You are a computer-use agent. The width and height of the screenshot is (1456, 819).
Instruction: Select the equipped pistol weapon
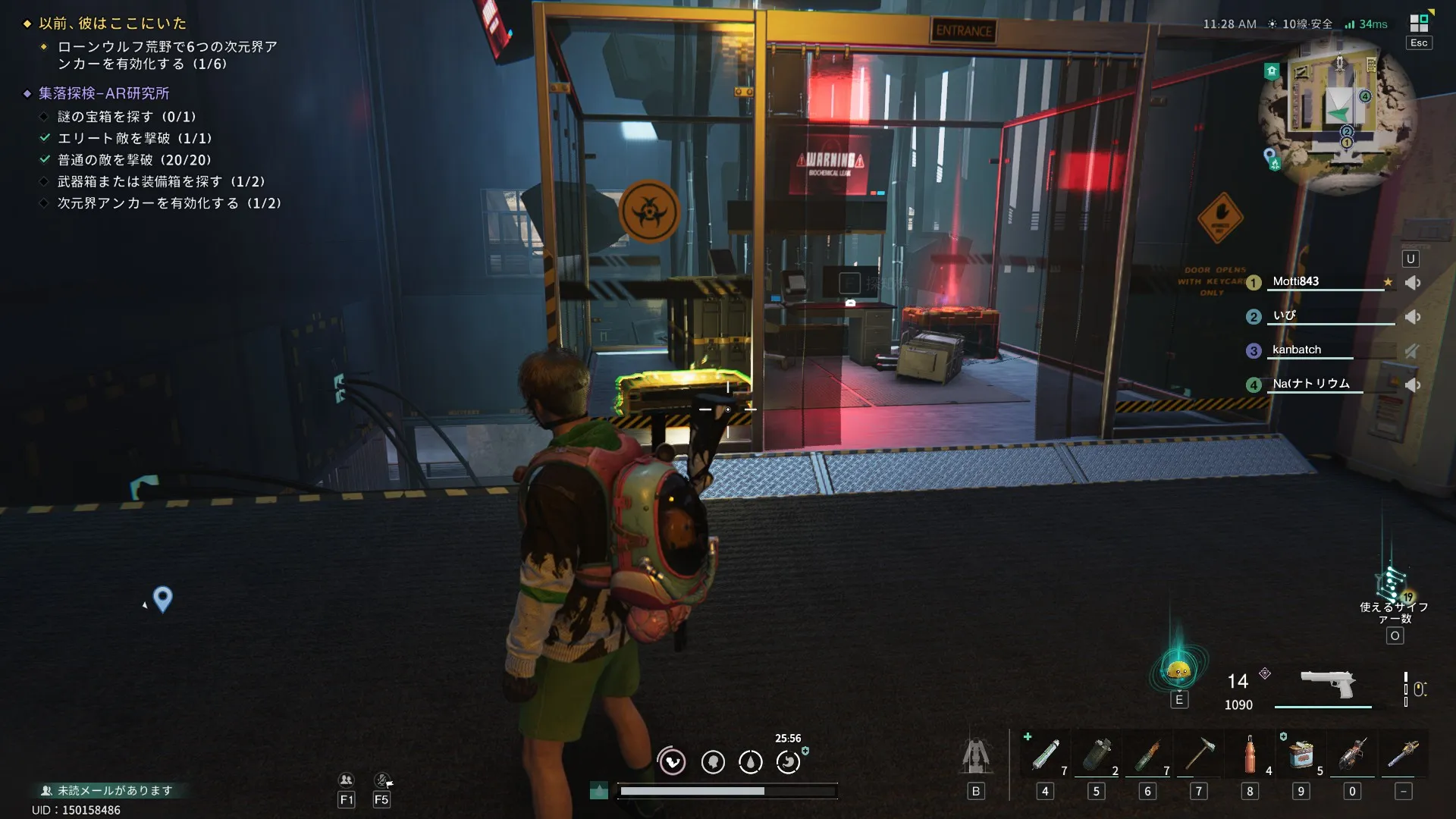tap(1327, 685)
